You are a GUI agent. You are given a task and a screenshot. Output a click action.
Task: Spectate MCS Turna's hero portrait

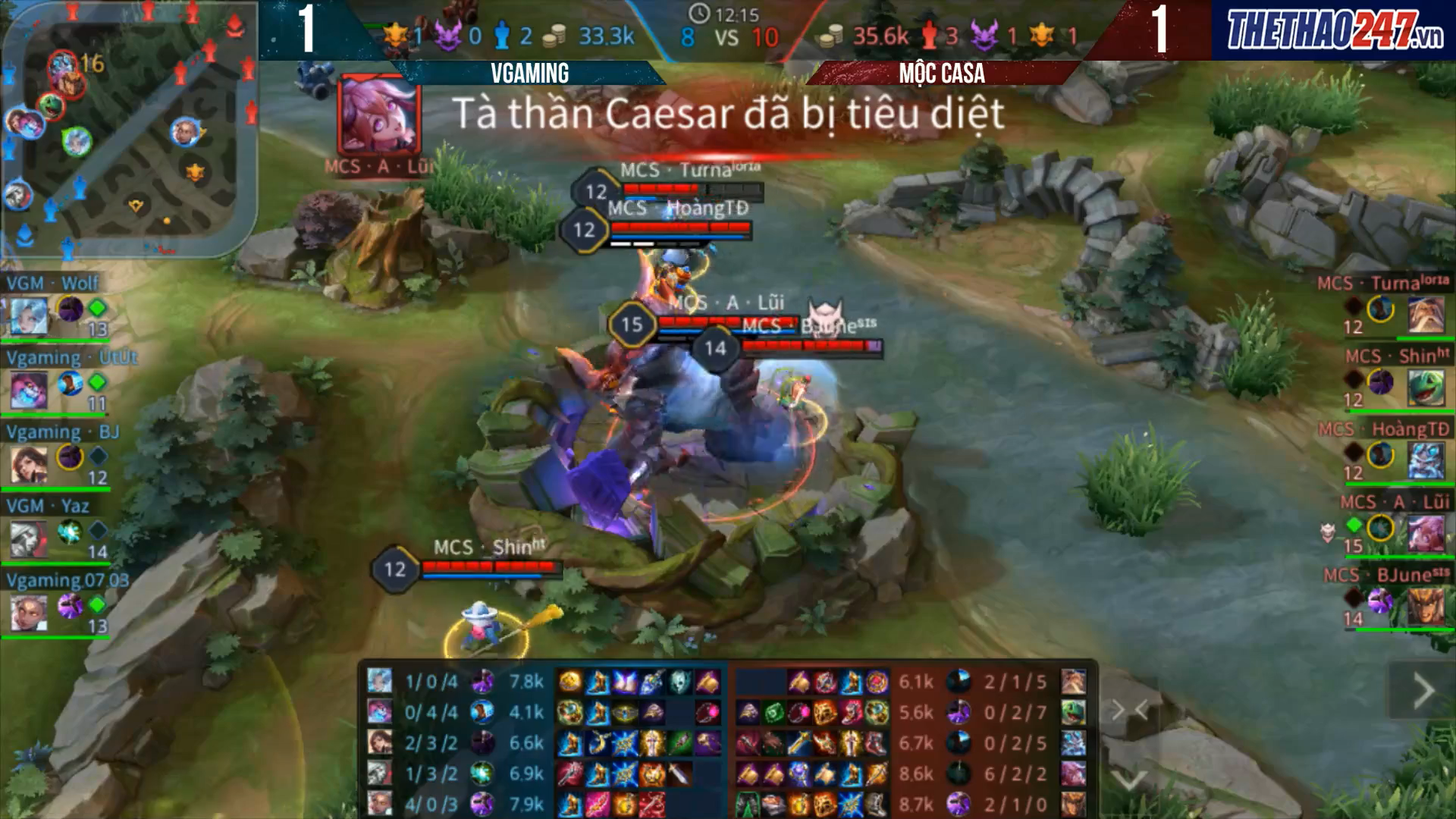click(1426, 313)
